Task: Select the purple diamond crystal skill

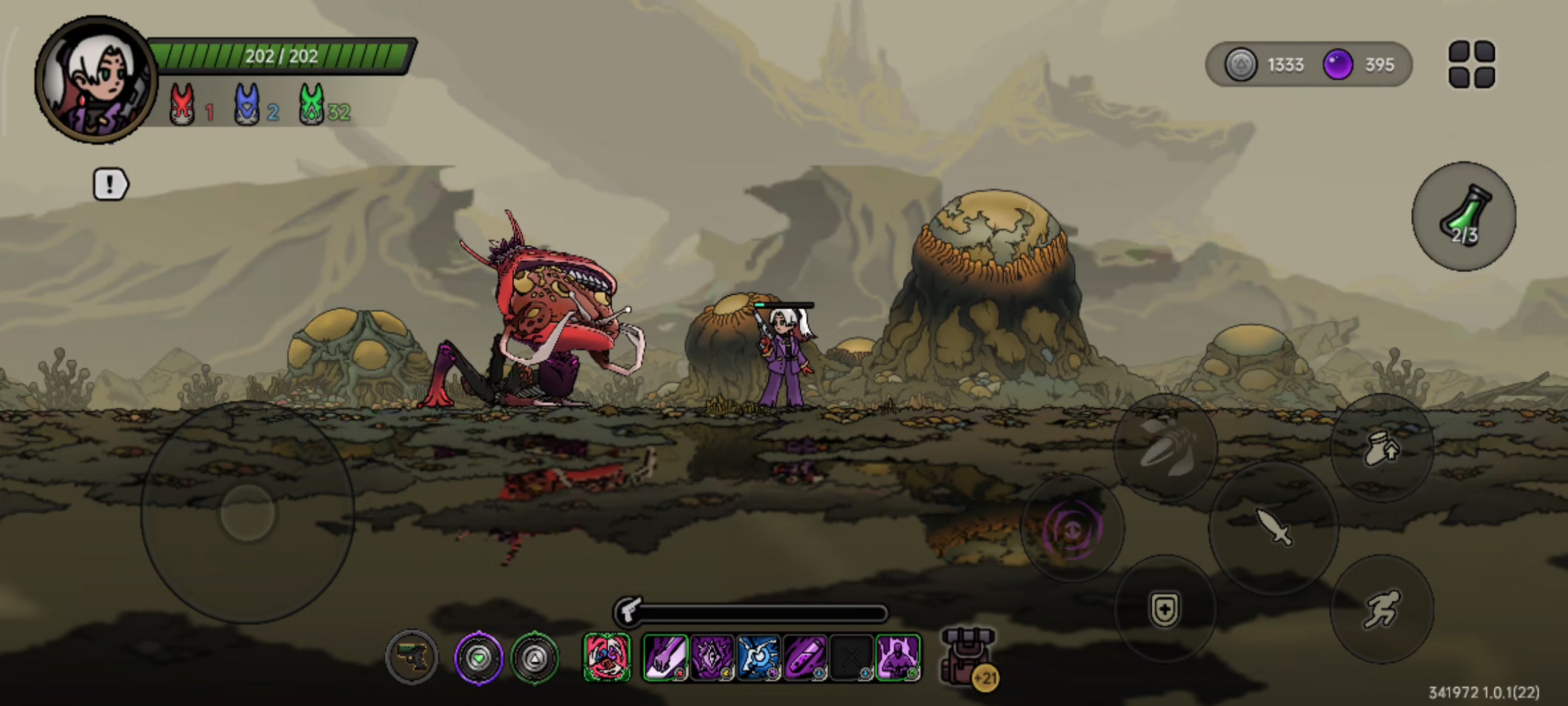Action: (711, 657)
